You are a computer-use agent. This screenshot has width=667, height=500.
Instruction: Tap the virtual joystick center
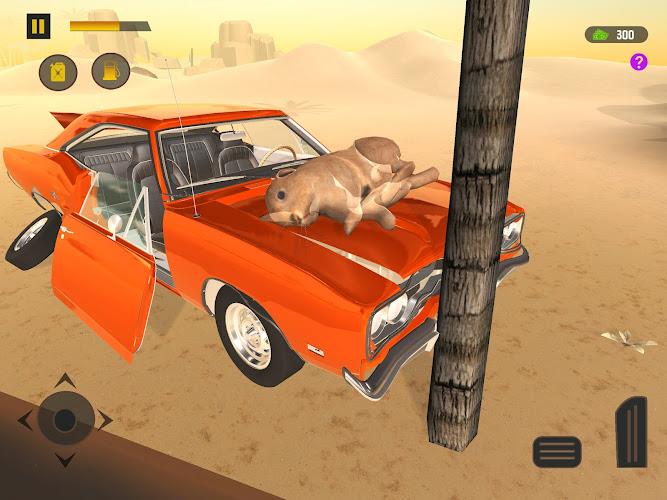[x=65, y=420]
